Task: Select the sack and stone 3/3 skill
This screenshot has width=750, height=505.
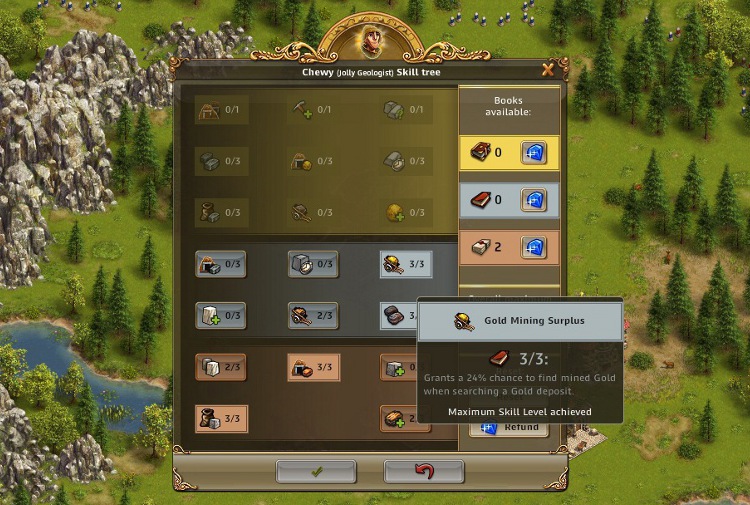Action: (221, 418)
